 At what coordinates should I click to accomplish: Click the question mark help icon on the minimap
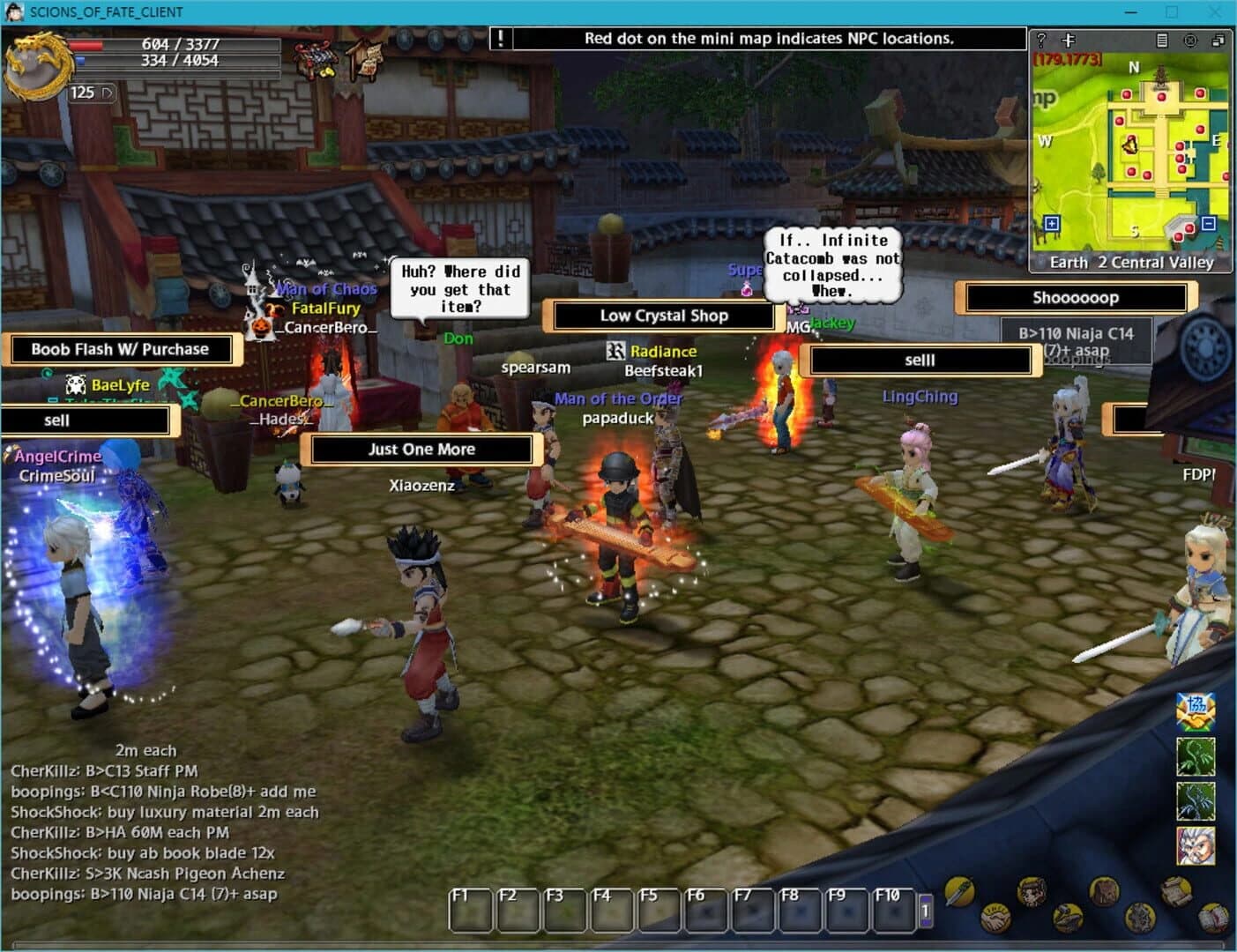tap(1041, 41)
